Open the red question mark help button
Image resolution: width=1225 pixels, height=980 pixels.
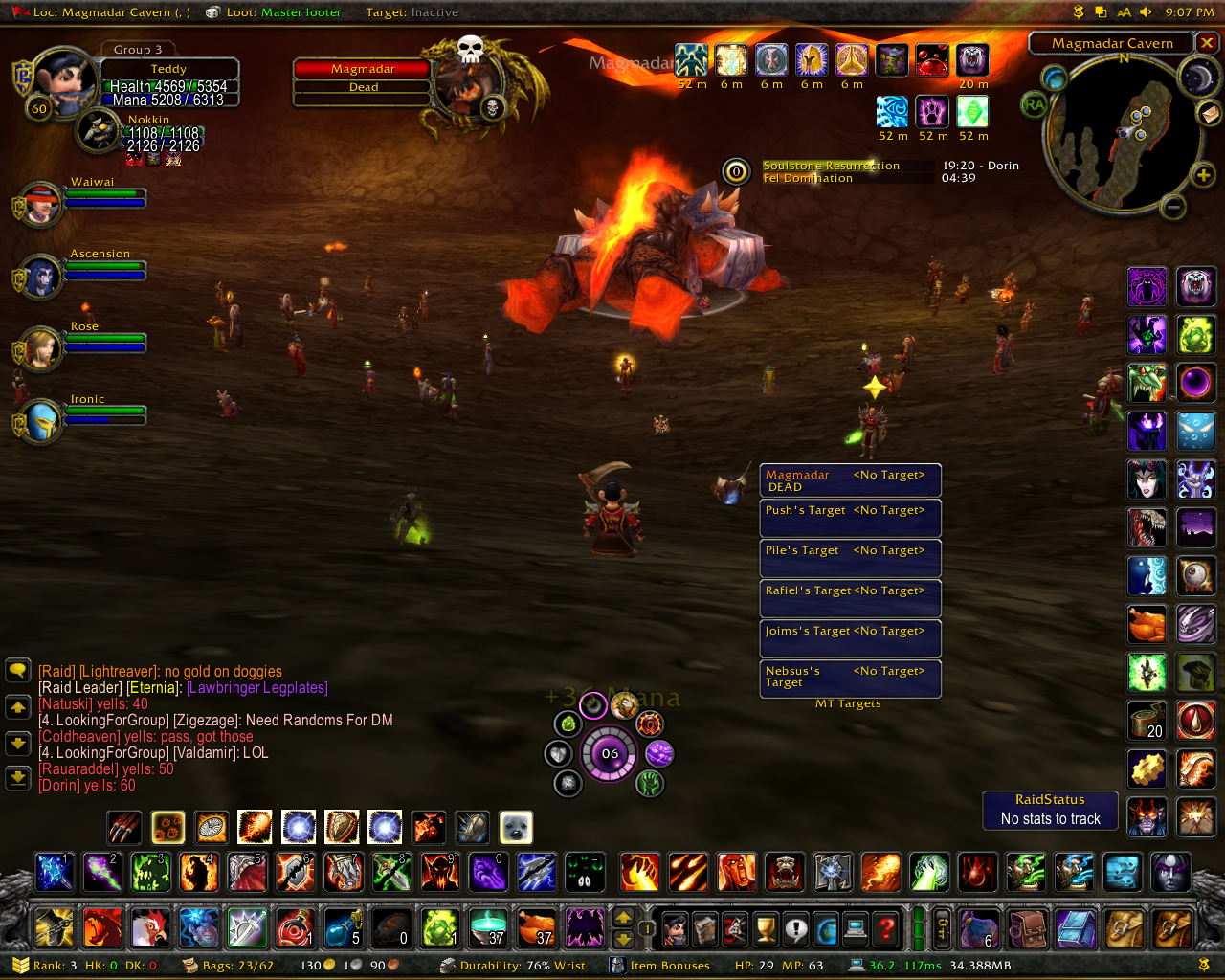[887, 927]
